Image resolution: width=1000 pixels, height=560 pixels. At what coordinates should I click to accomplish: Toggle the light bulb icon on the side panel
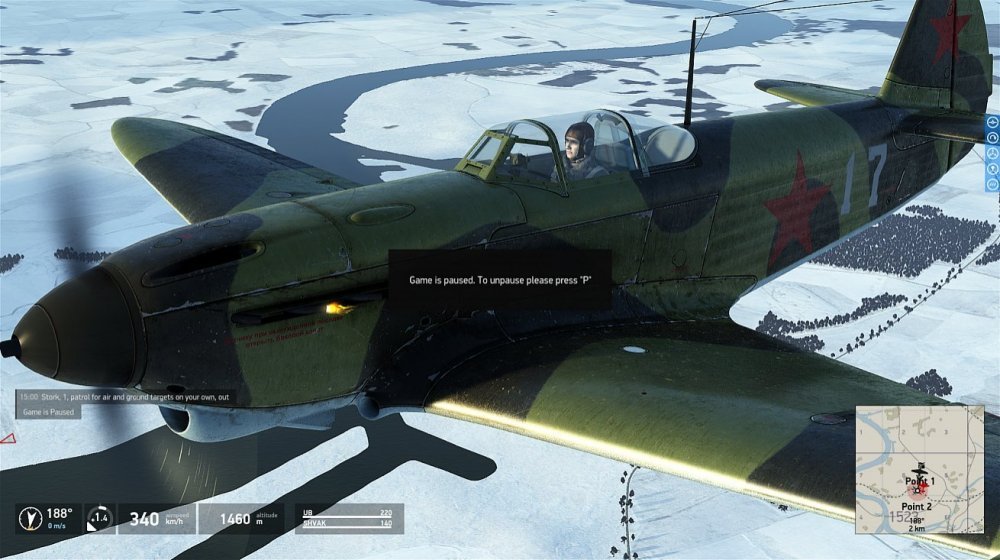click(x=992, y=169)
